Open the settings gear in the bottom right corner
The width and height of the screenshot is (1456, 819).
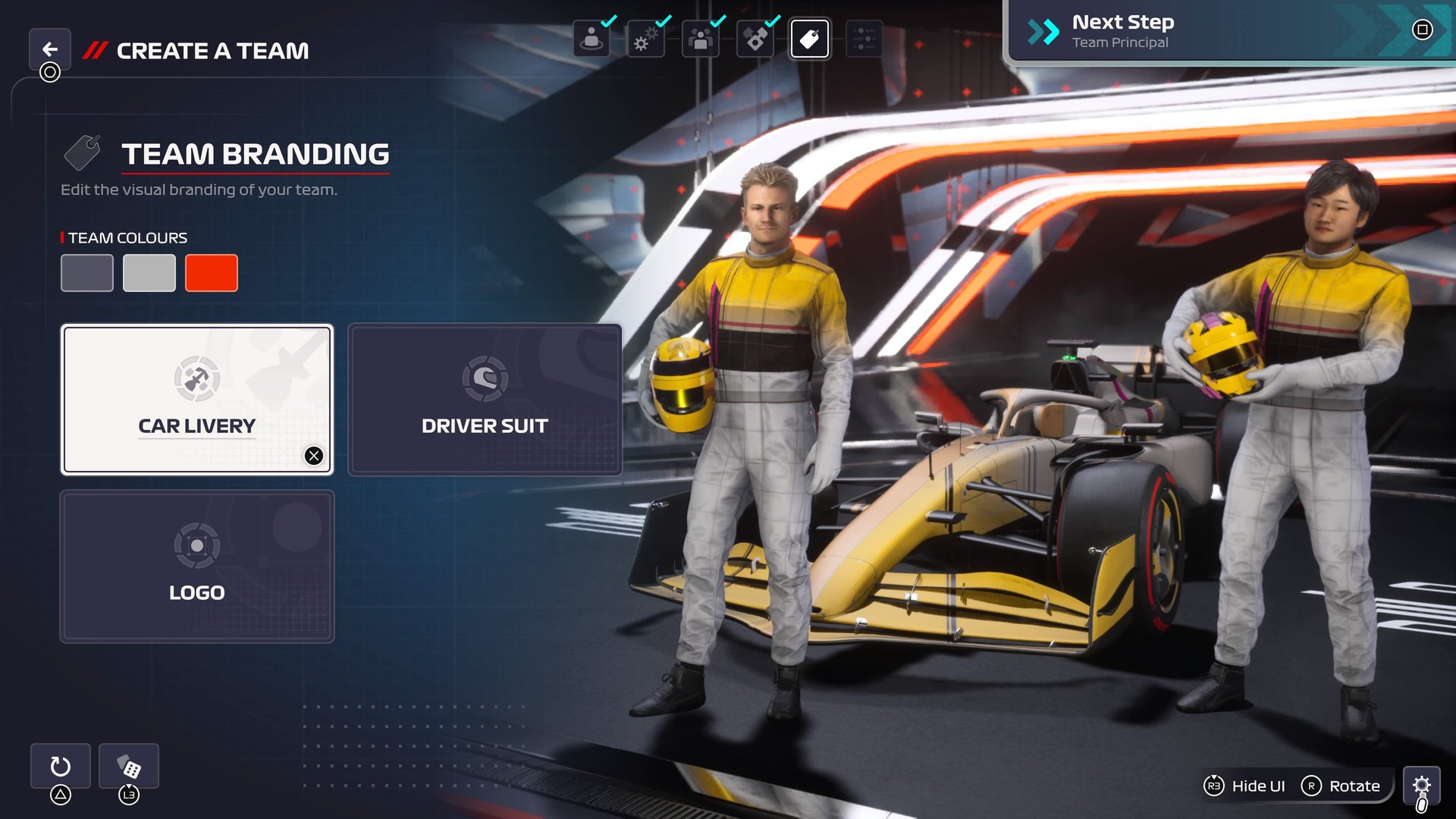pyautogui.click(x=1424, y=786)
